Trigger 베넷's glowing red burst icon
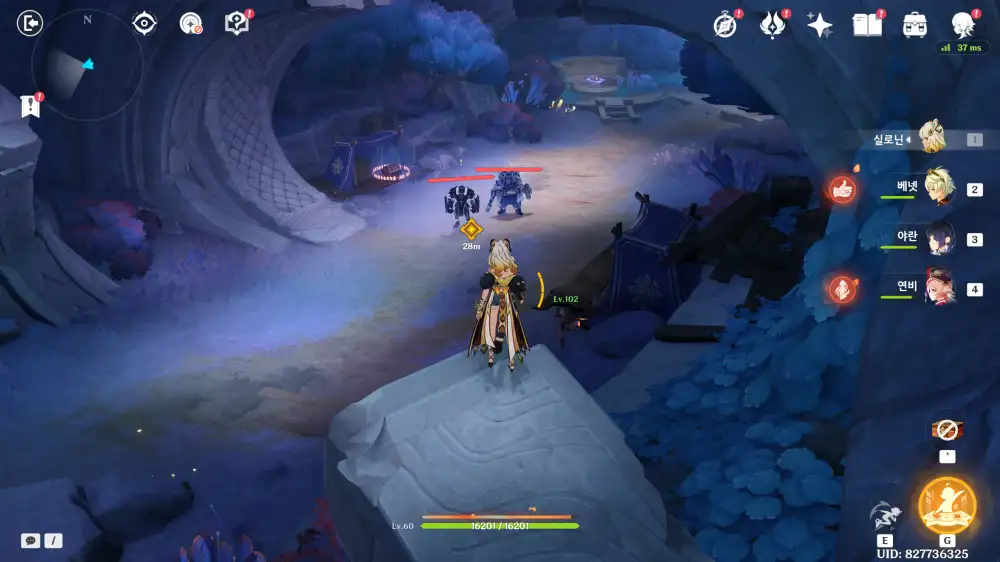 coord(843,189)
